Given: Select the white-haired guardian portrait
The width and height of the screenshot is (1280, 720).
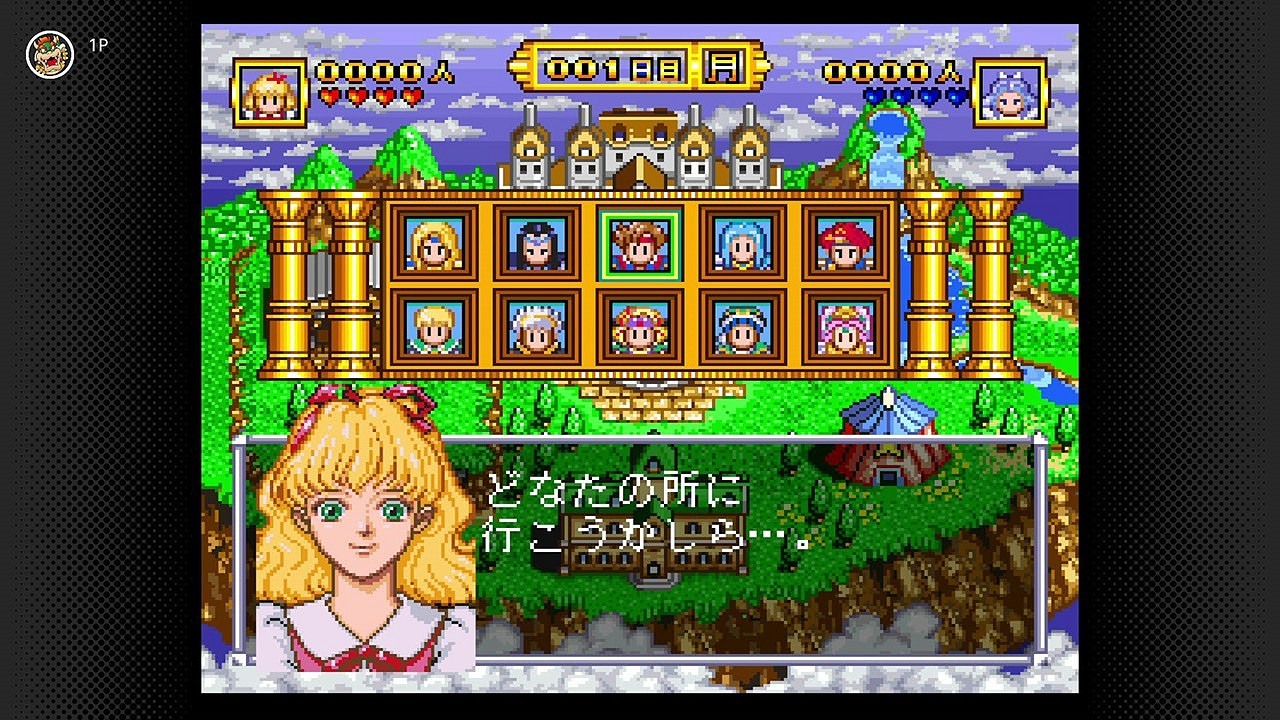Looking at the screenshot, I should pos(539,328).
